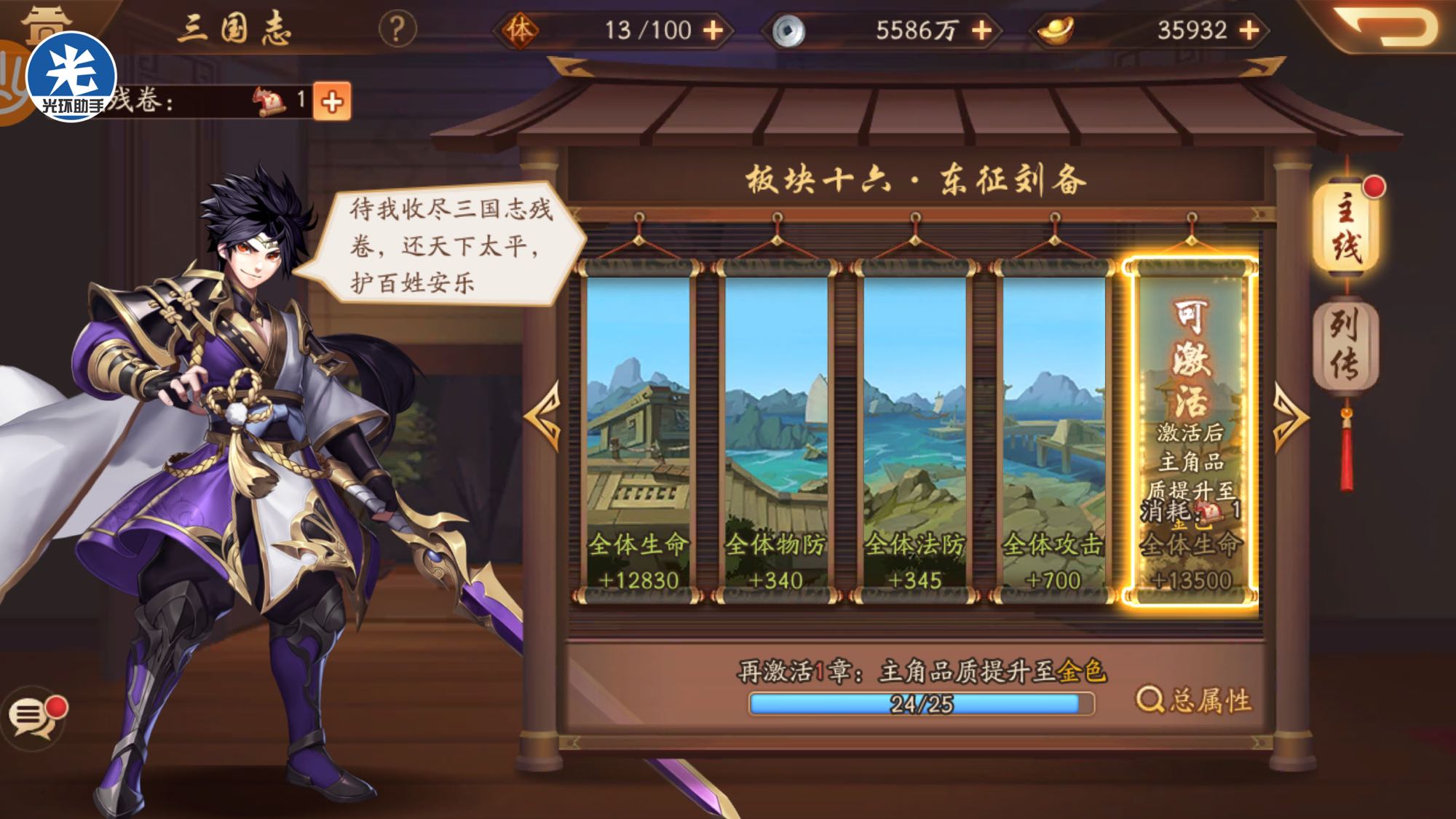
Task: Toggle the plus next to 35932 gold
Action: point(1251,29)
